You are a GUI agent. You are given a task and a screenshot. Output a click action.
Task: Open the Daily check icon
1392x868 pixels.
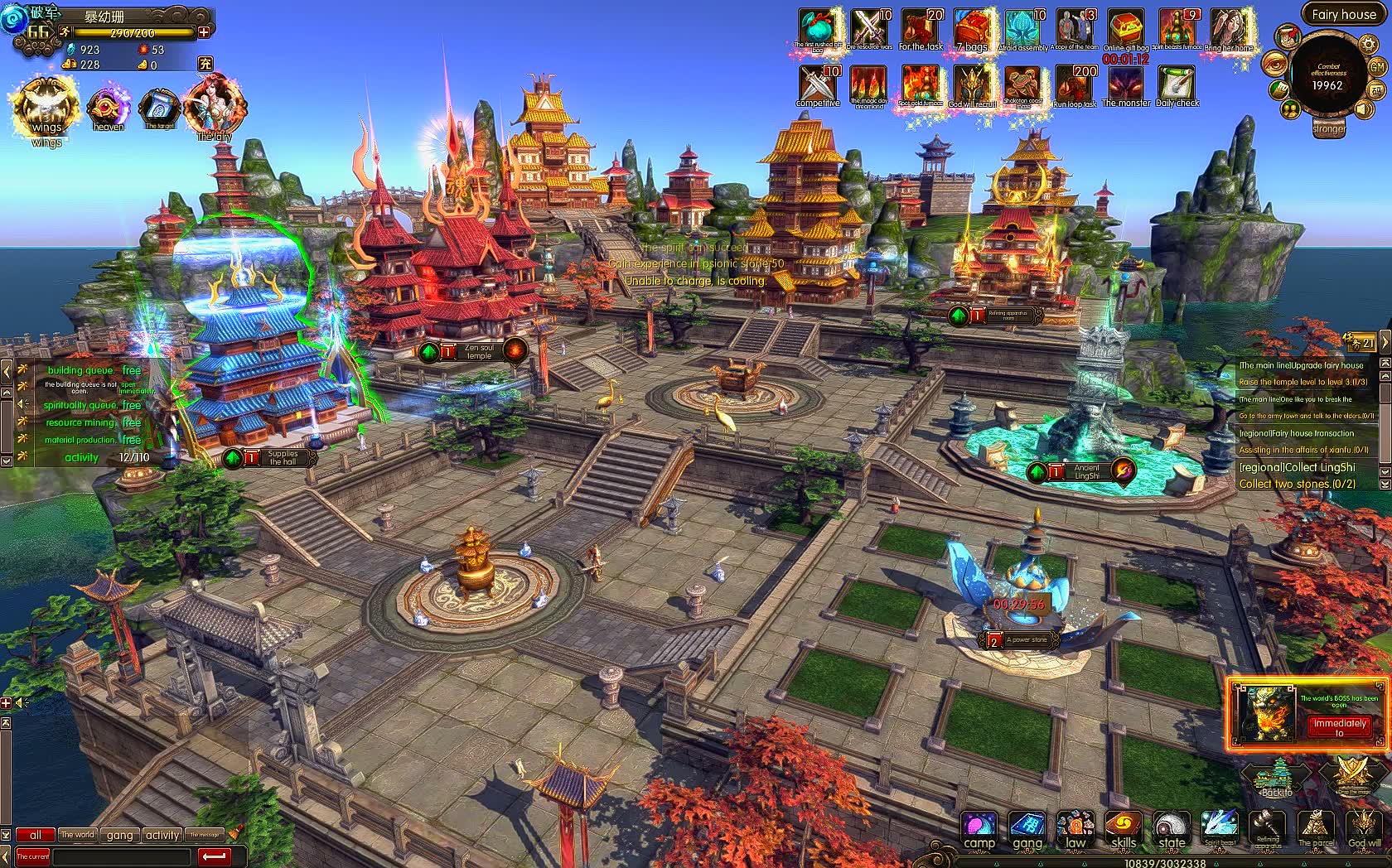pos(1176,83)
